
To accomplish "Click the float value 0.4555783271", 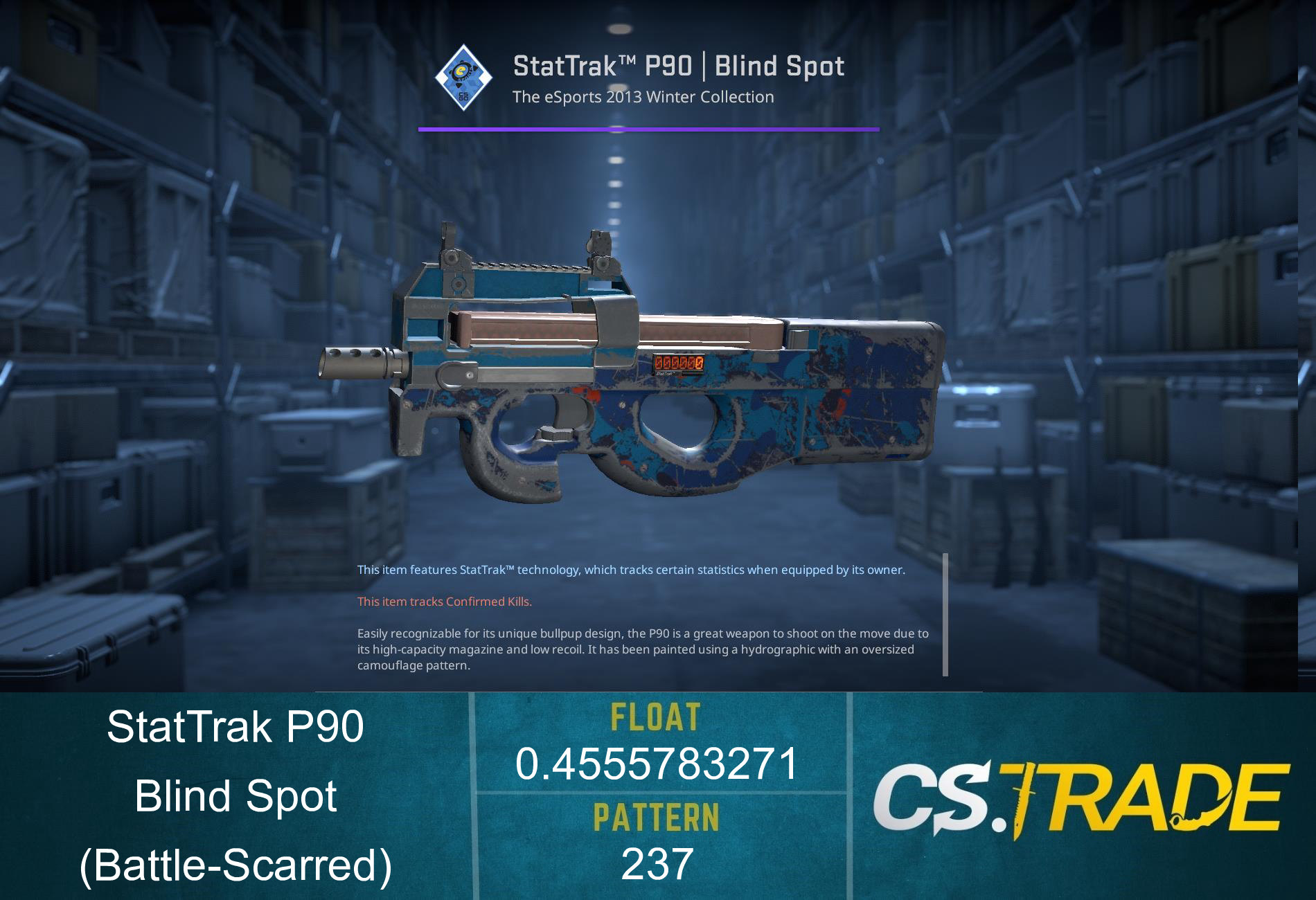I will pos(657,762).
